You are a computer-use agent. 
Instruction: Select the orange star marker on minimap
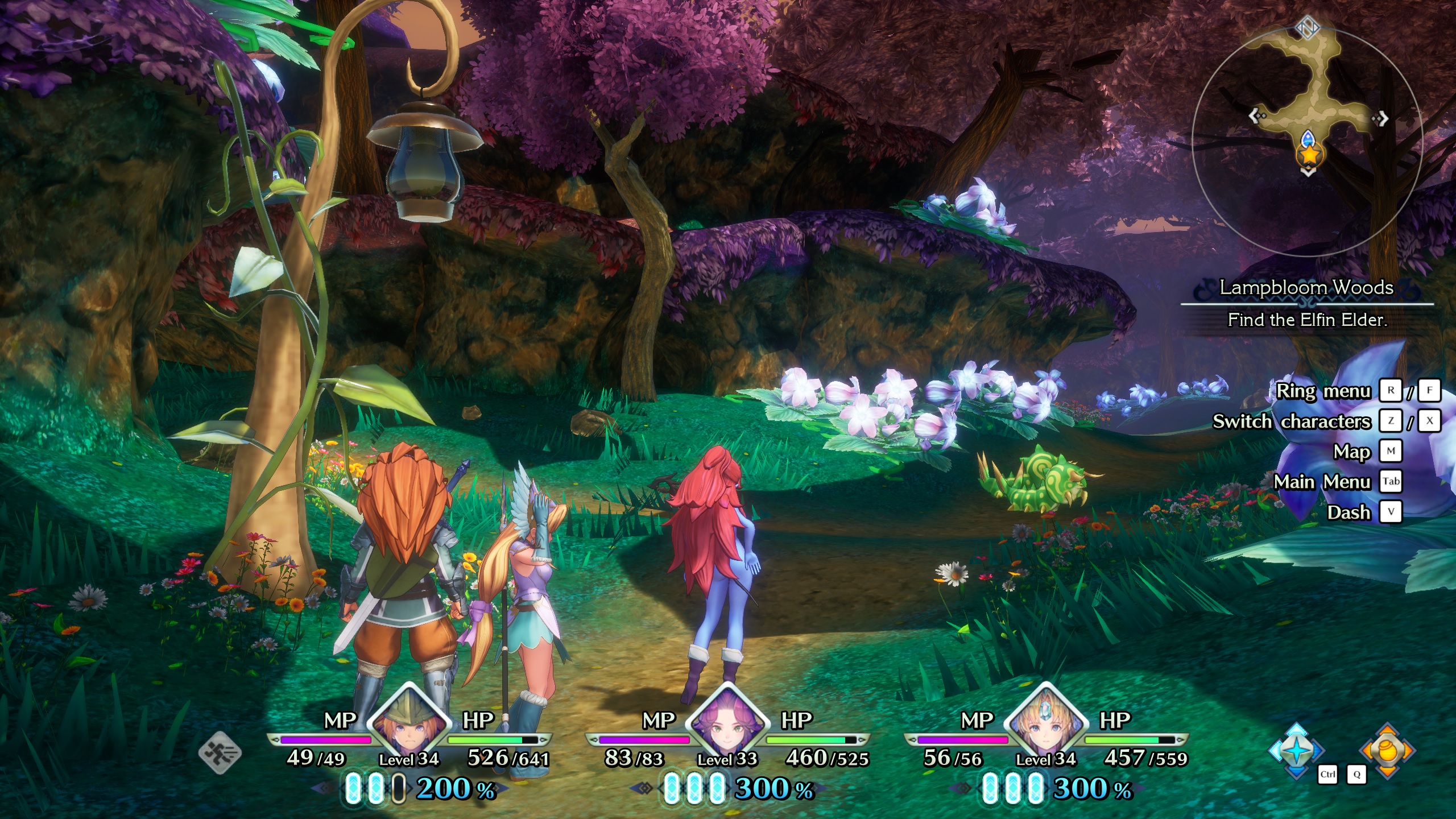click(x=1309, y=155)
